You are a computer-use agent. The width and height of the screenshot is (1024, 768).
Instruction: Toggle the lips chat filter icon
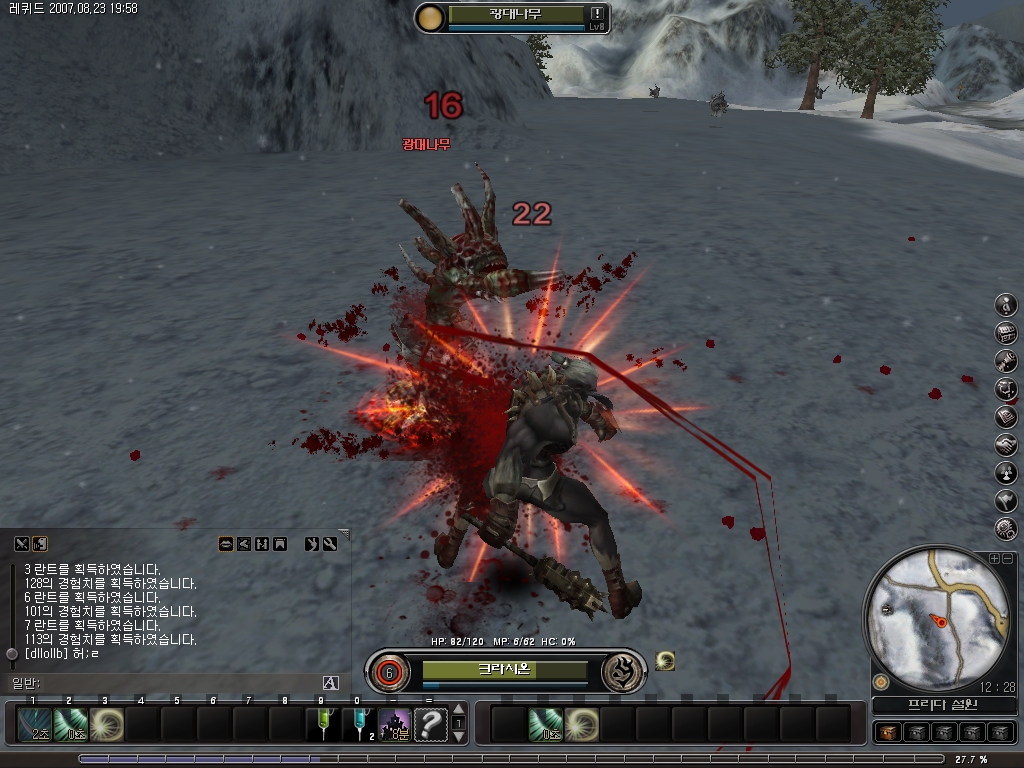pyautogui.click(x=226, y=544)
